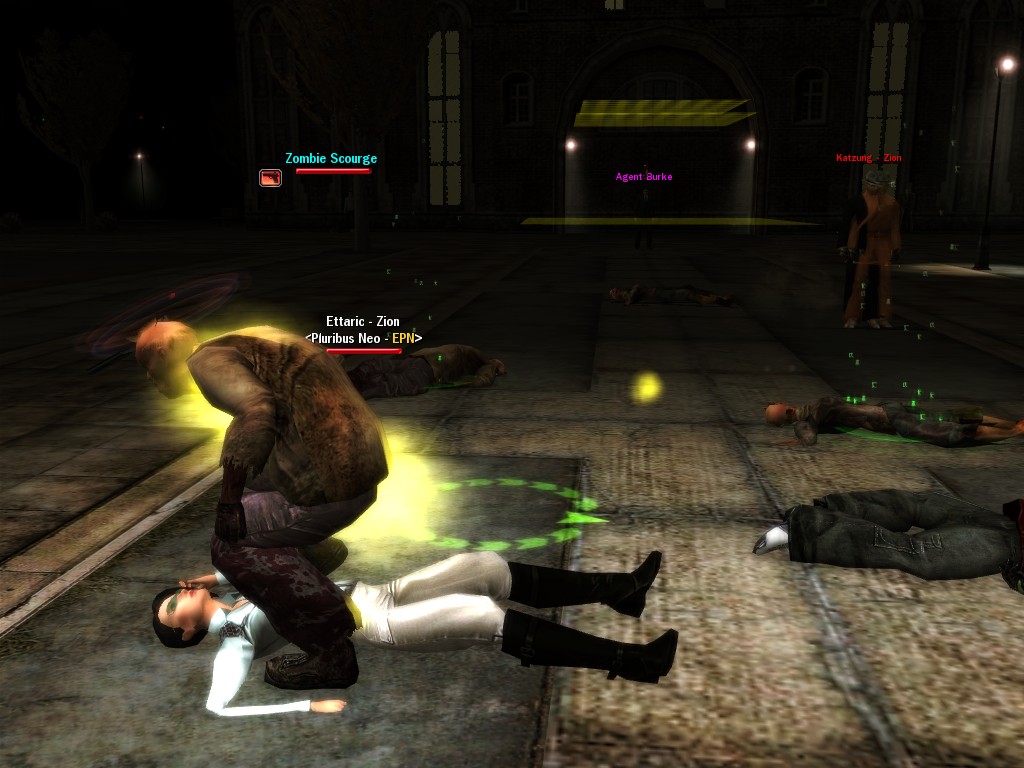This screenshot has width=1024, height=768.
Task: Select the Agent Burke name label
Action: pyautogui.click(x=644, y=177)
